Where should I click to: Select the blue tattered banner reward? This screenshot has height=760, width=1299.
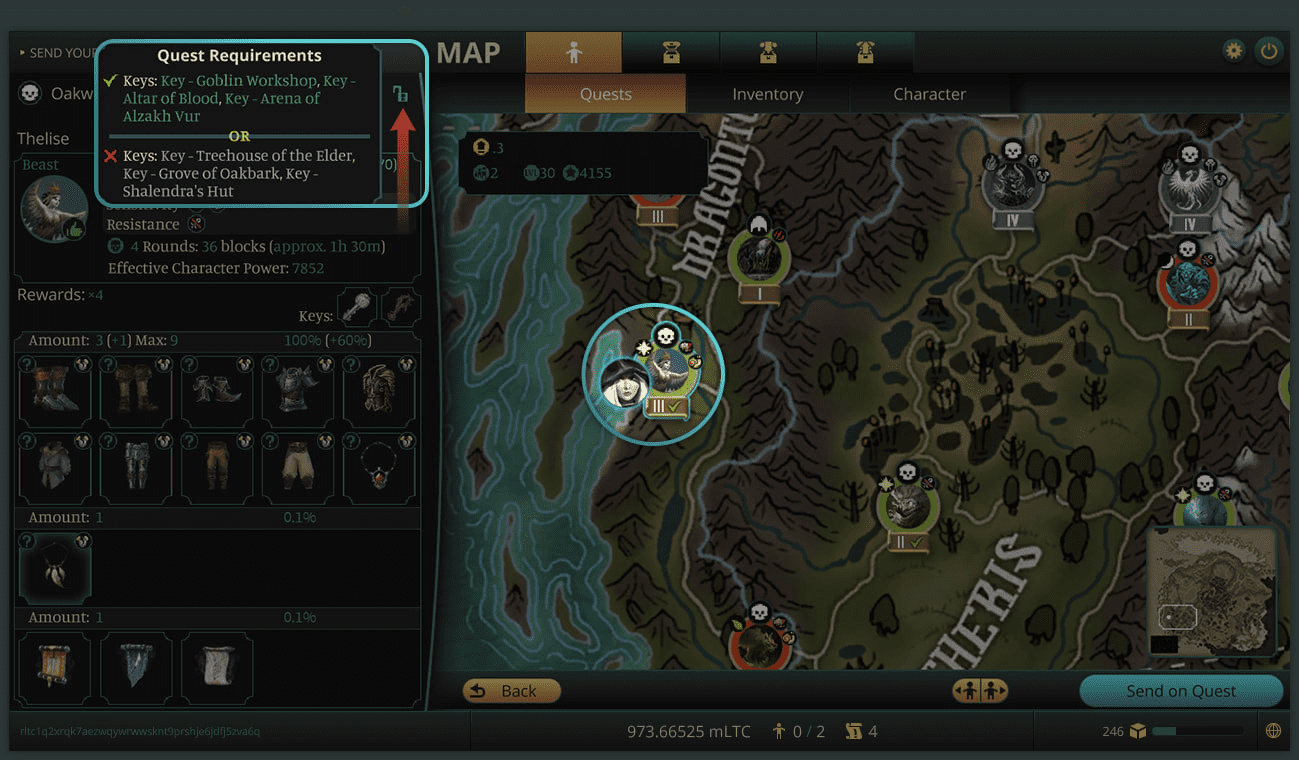coord(136,669)
